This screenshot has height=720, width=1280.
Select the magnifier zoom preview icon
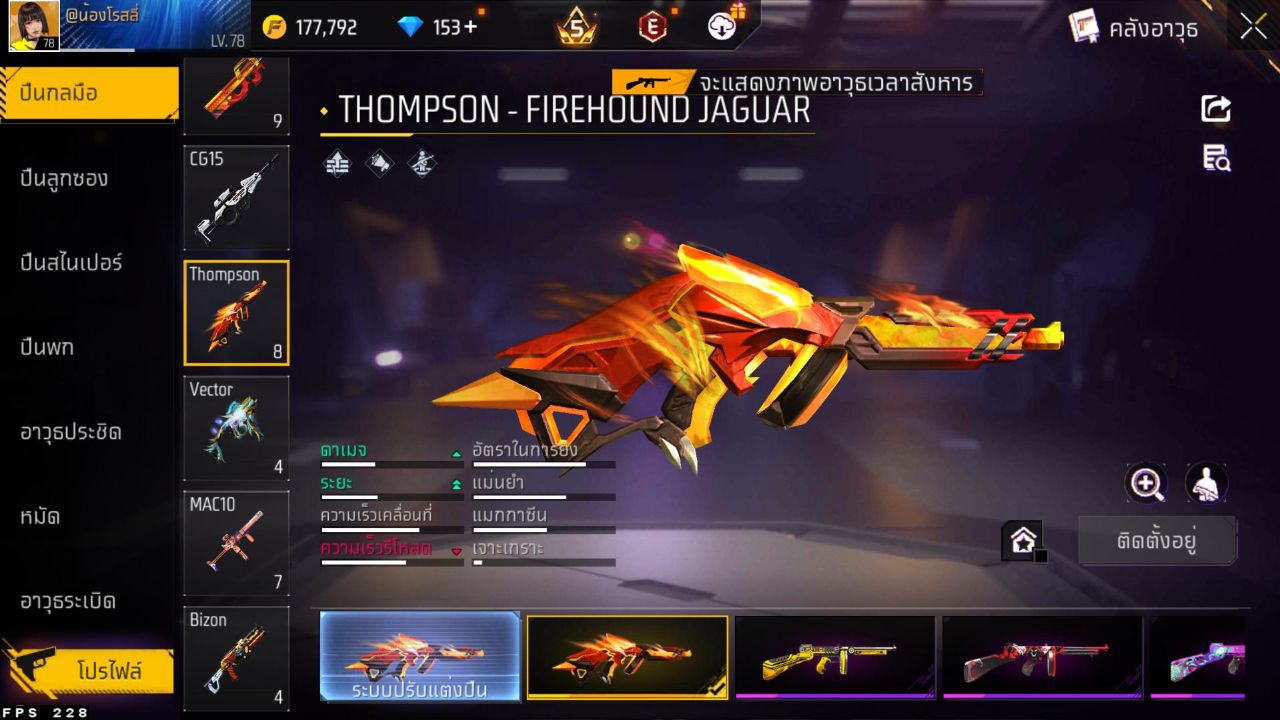[1146, 484]
